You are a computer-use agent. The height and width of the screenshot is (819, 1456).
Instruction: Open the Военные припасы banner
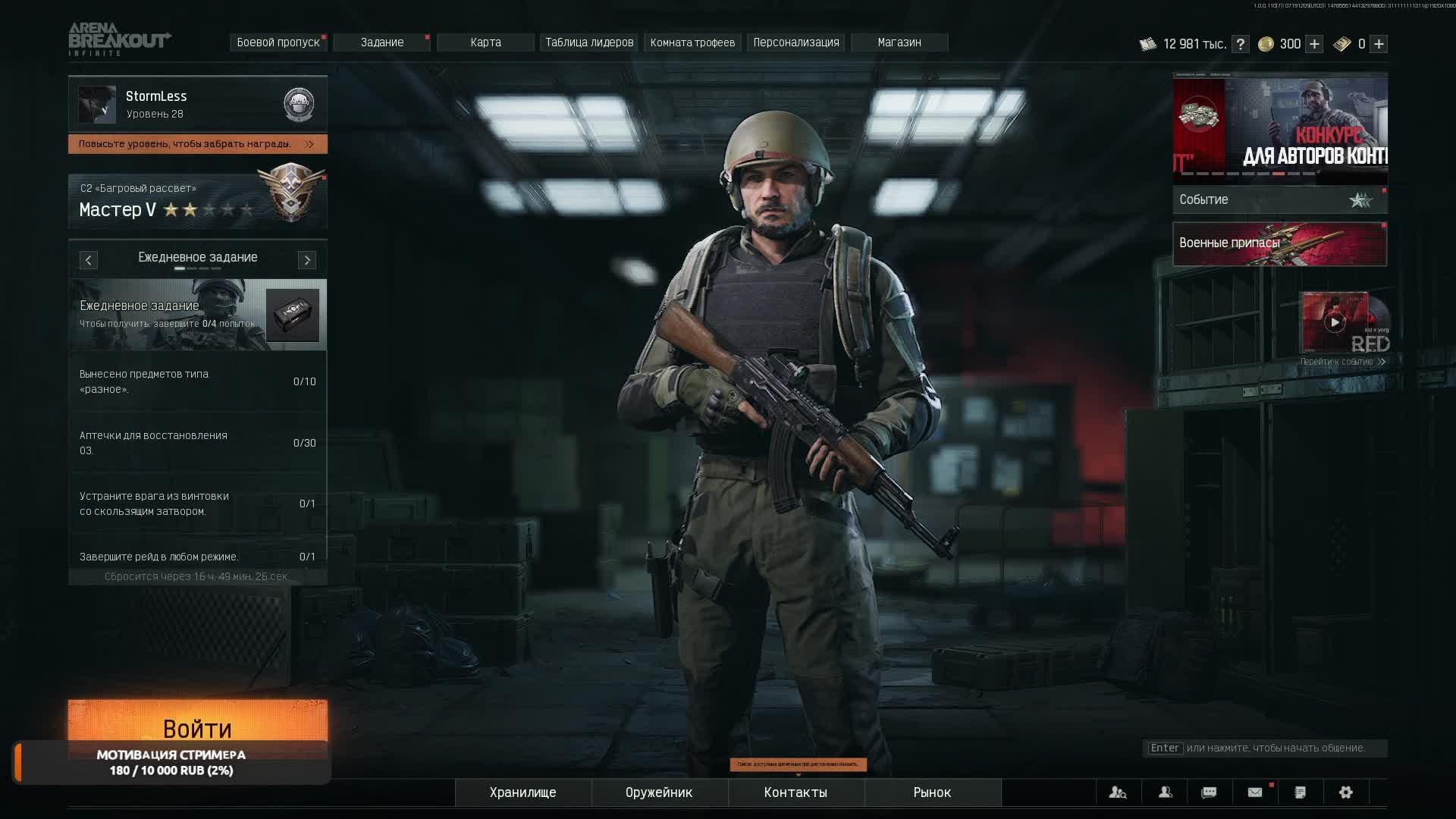pos(1279,244)
